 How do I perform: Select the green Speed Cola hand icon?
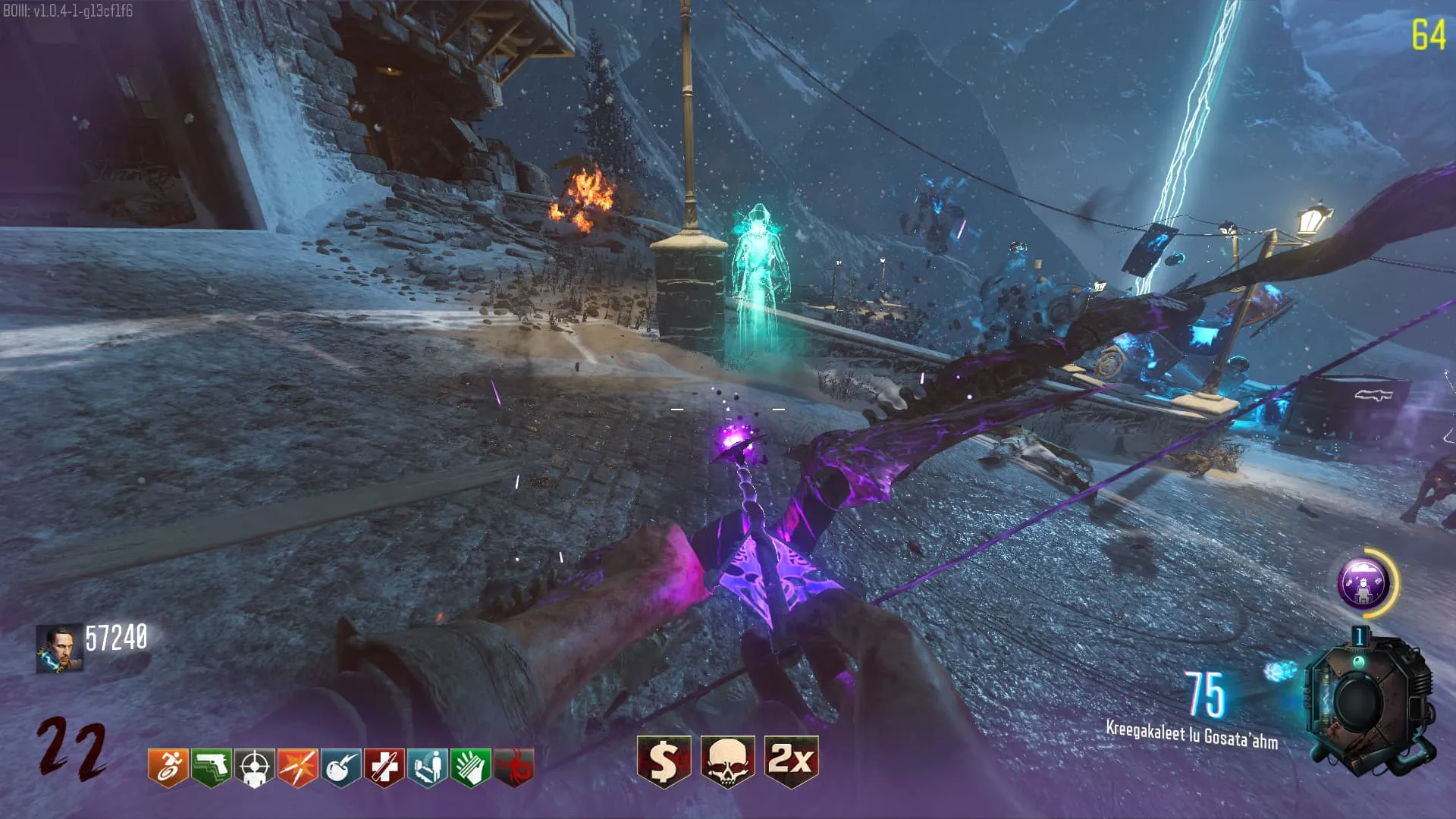point(470,767)
